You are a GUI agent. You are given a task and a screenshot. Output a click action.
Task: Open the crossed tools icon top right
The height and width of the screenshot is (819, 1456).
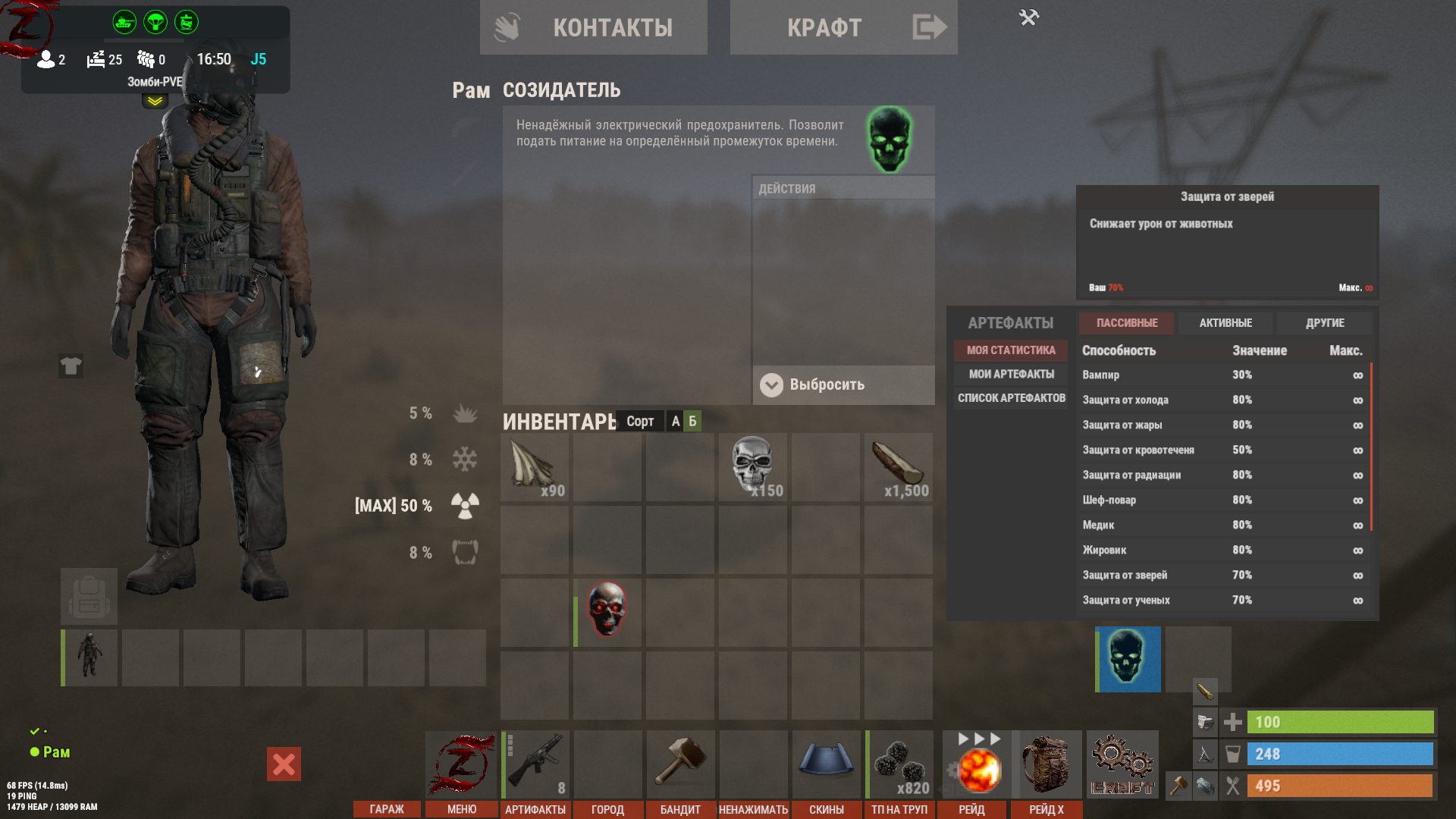coord(1029,16)
